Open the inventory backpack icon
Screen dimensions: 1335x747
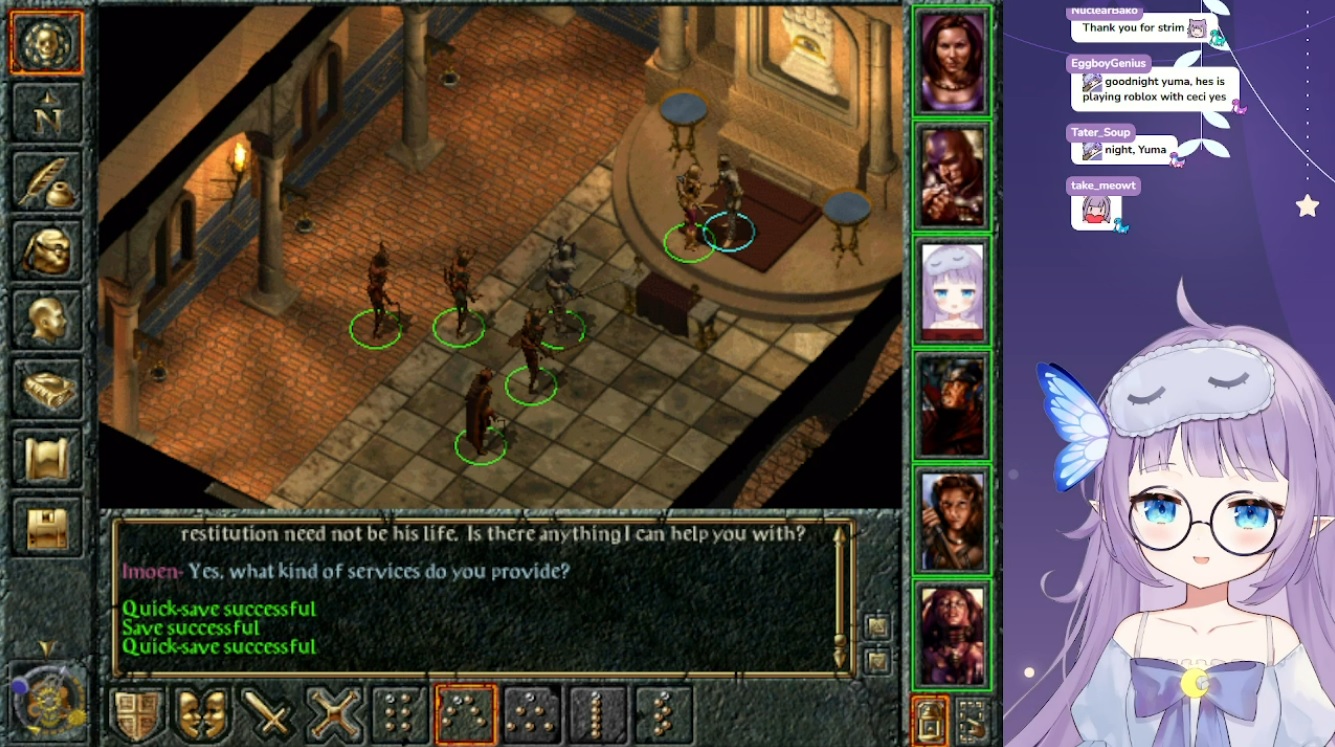47,250
